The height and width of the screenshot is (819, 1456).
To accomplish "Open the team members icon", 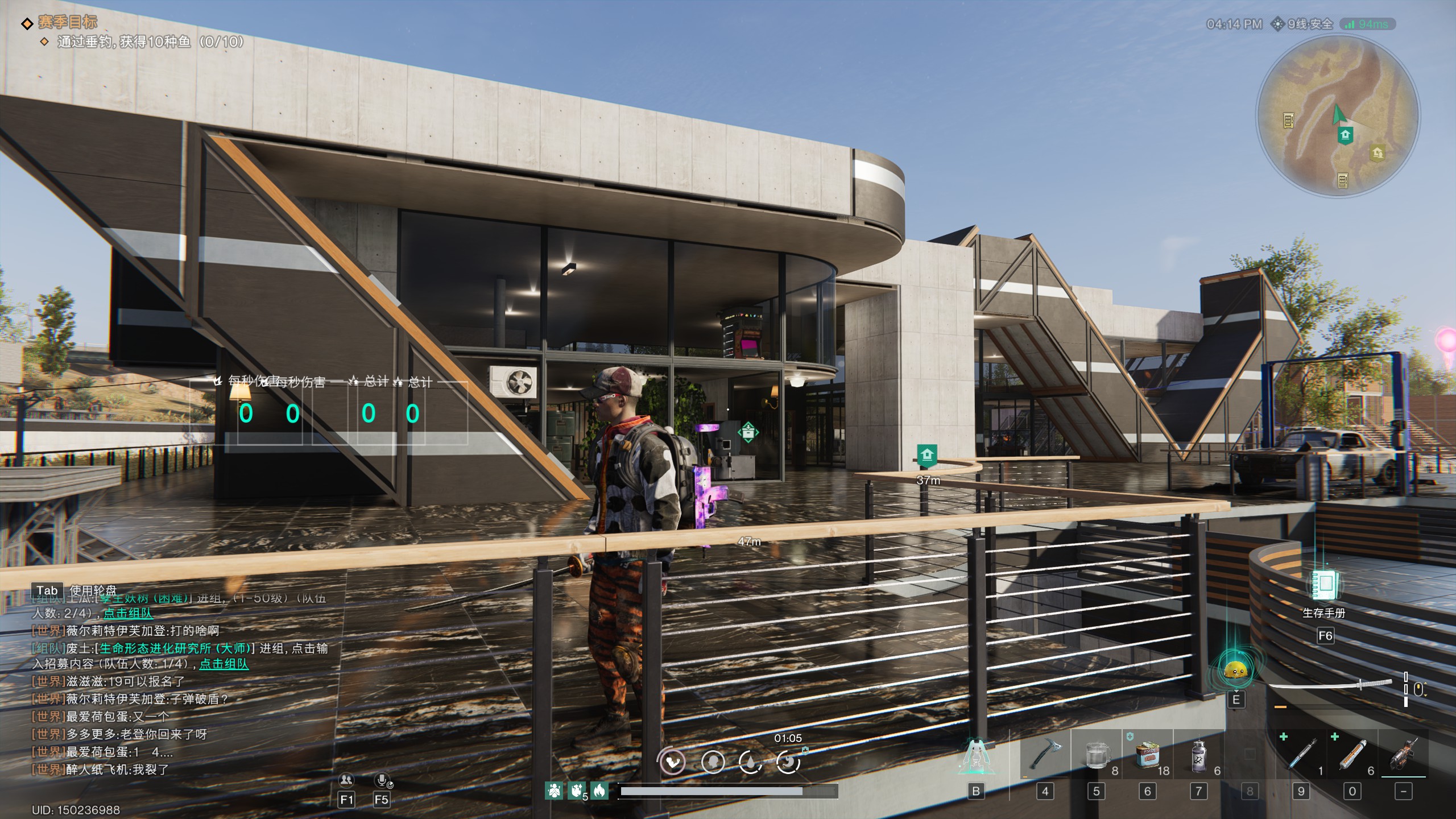I will coord(346,780).
